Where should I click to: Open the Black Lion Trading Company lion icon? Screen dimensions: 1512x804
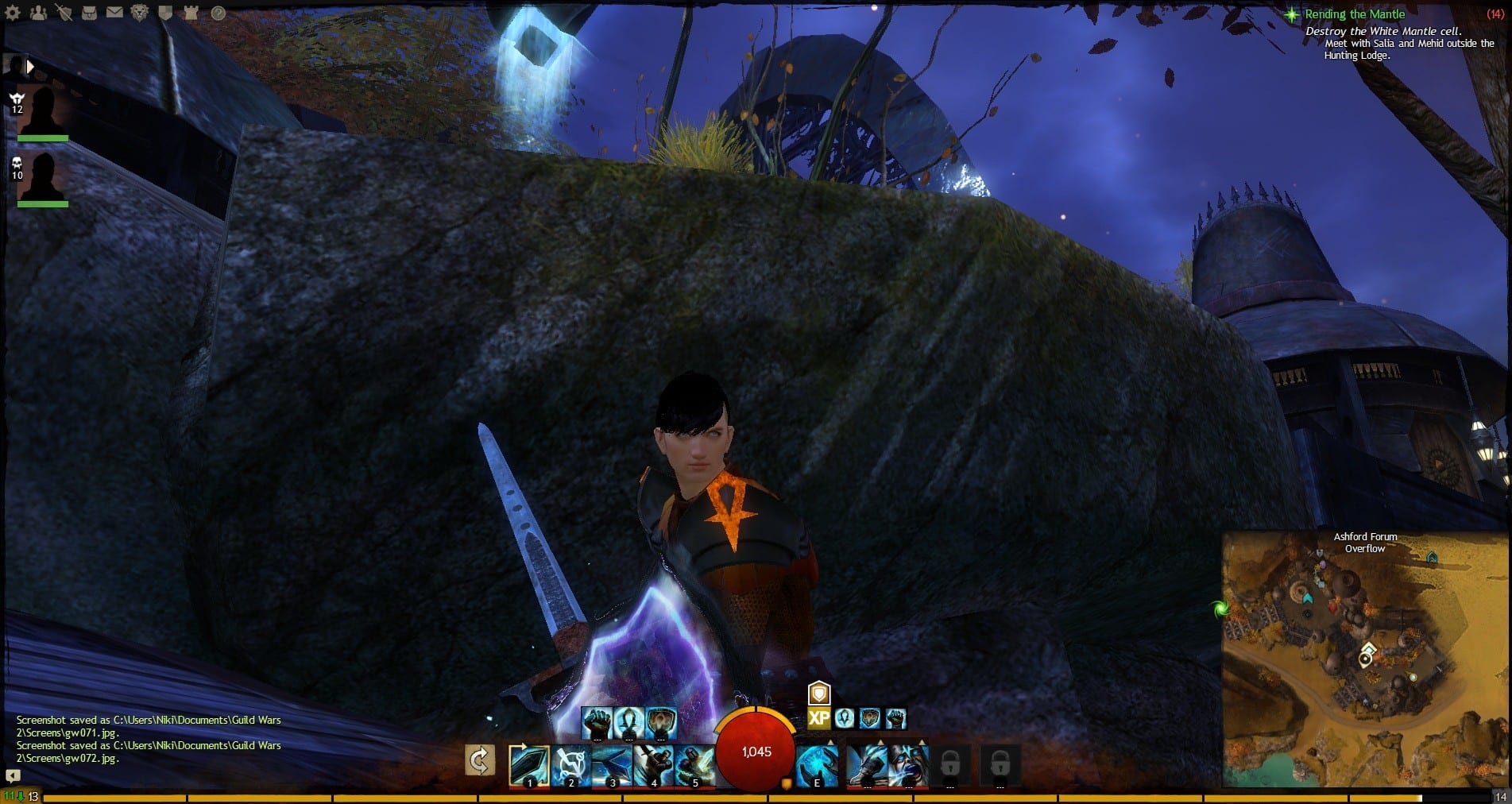click(140, 13)
